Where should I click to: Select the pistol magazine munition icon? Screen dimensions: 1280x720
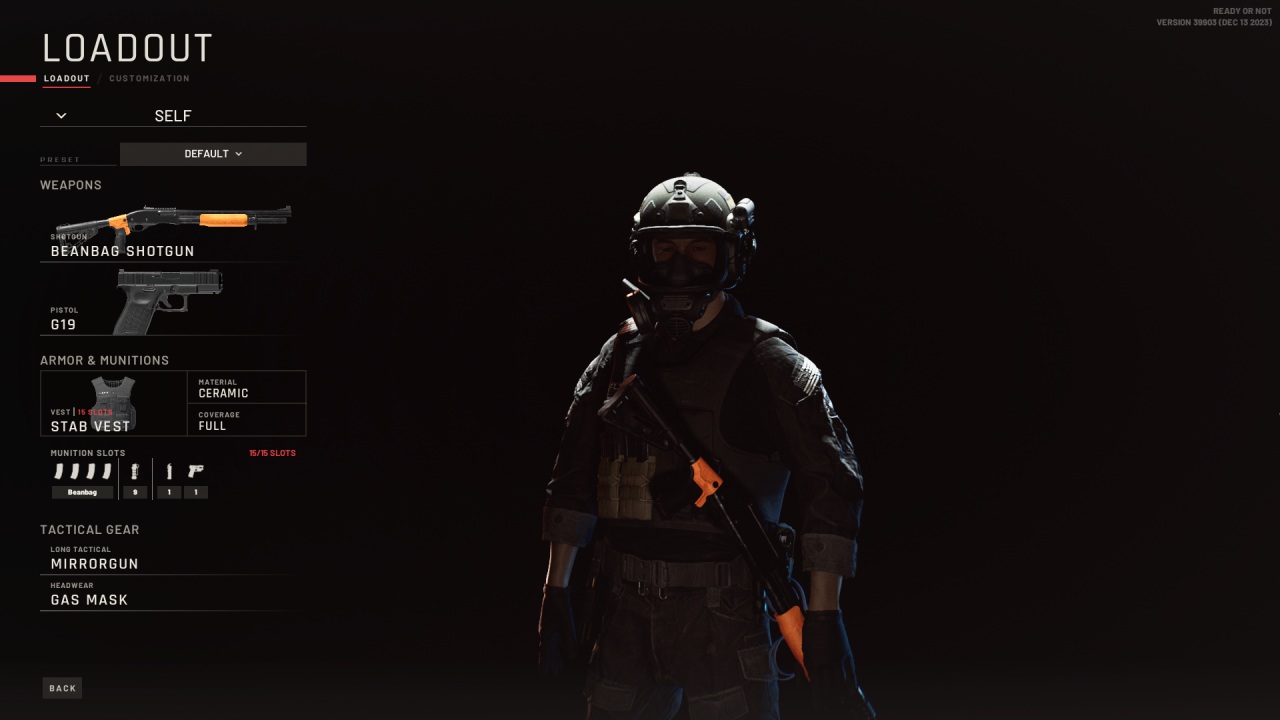[170, 470]
